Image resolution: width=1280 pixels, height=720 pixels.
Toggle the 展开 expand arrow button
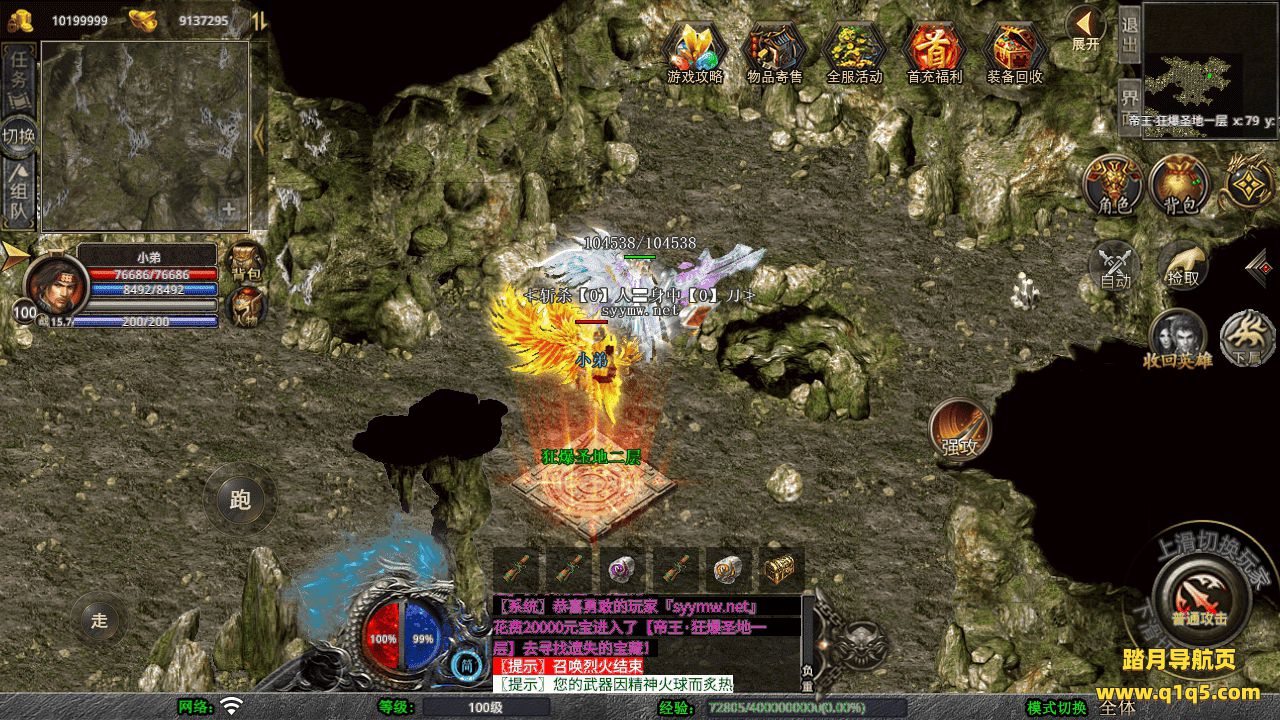(x=1085, y=27)
